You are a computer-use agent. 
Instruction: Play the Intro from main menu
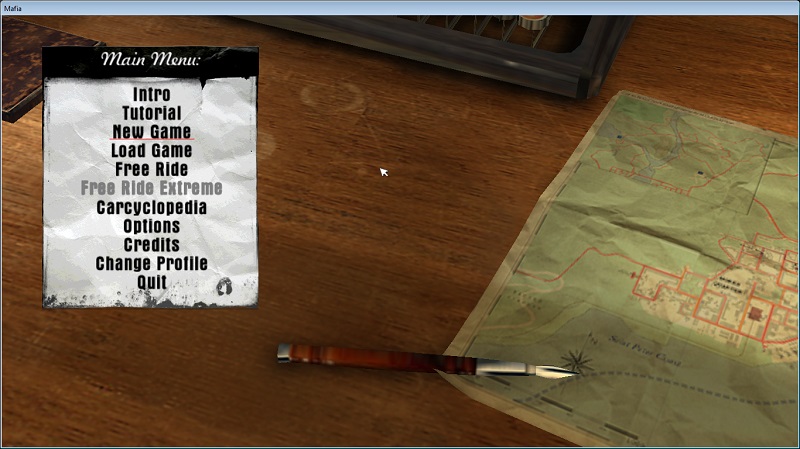click(151, 95)
